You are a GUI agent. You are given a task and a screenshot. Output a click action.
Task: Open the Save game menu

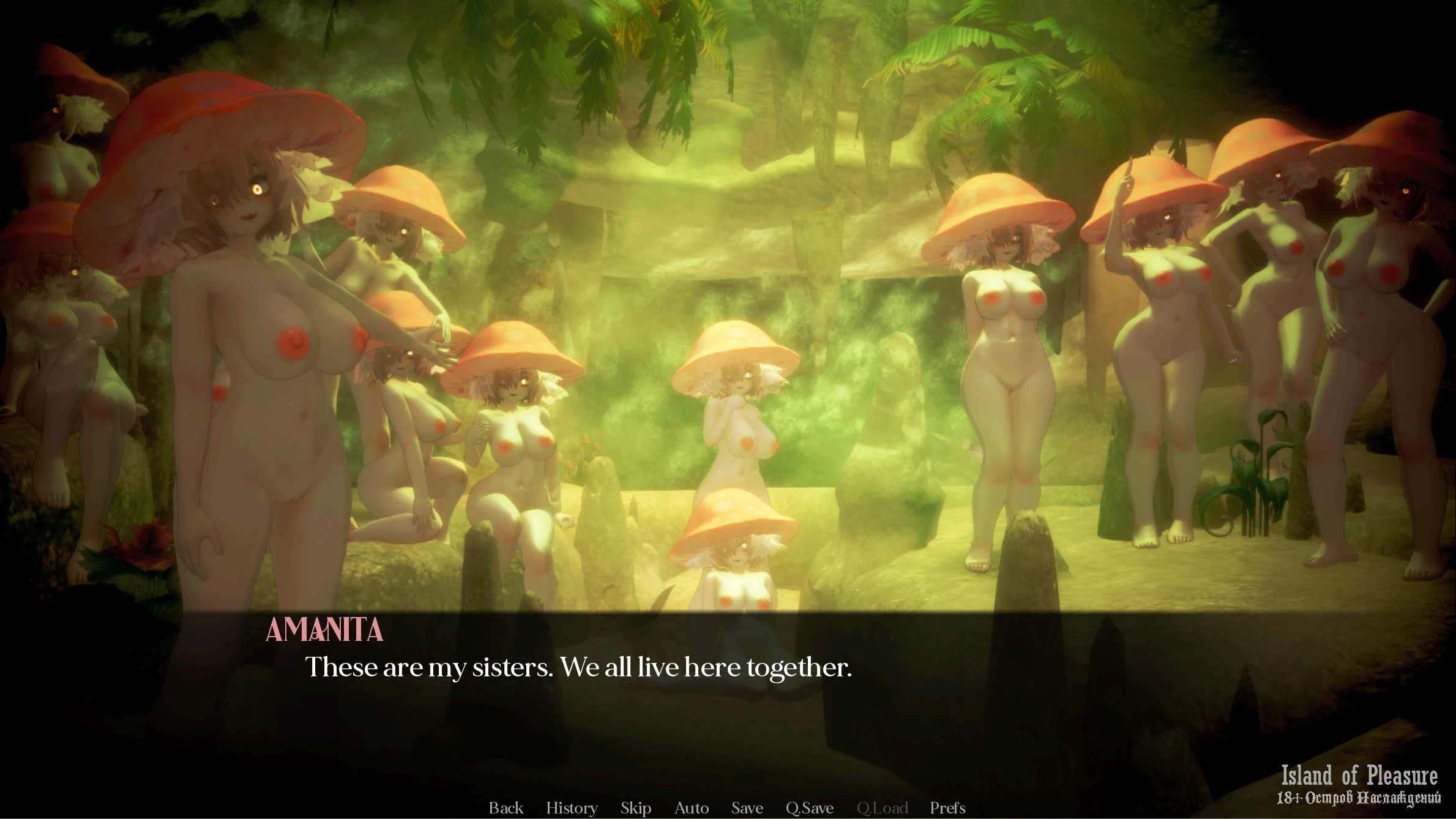pos(747,808)
